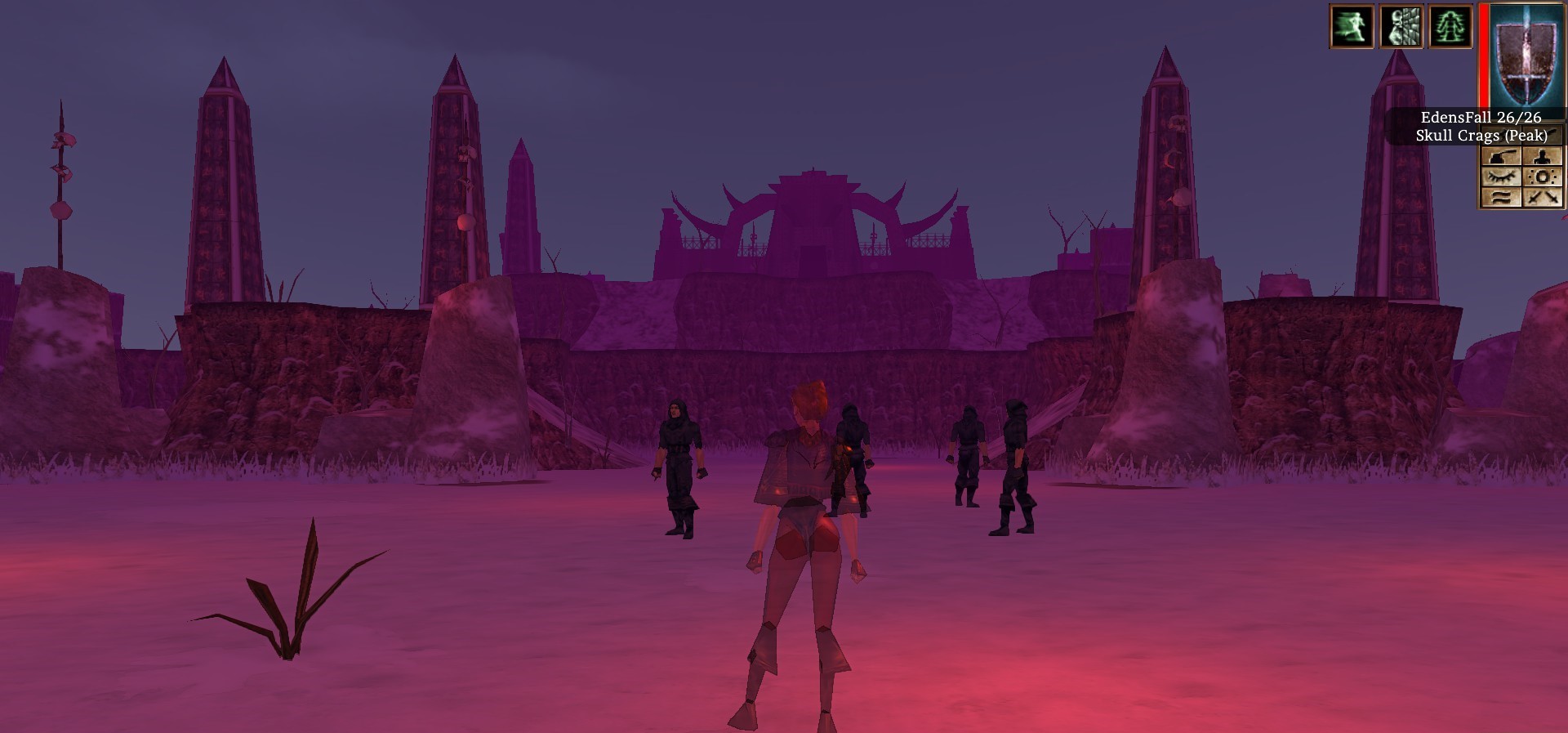Viewport: 1568px width, 733px height.
Task: Click the person silhouette button
Action: [x=1542, y=156]
